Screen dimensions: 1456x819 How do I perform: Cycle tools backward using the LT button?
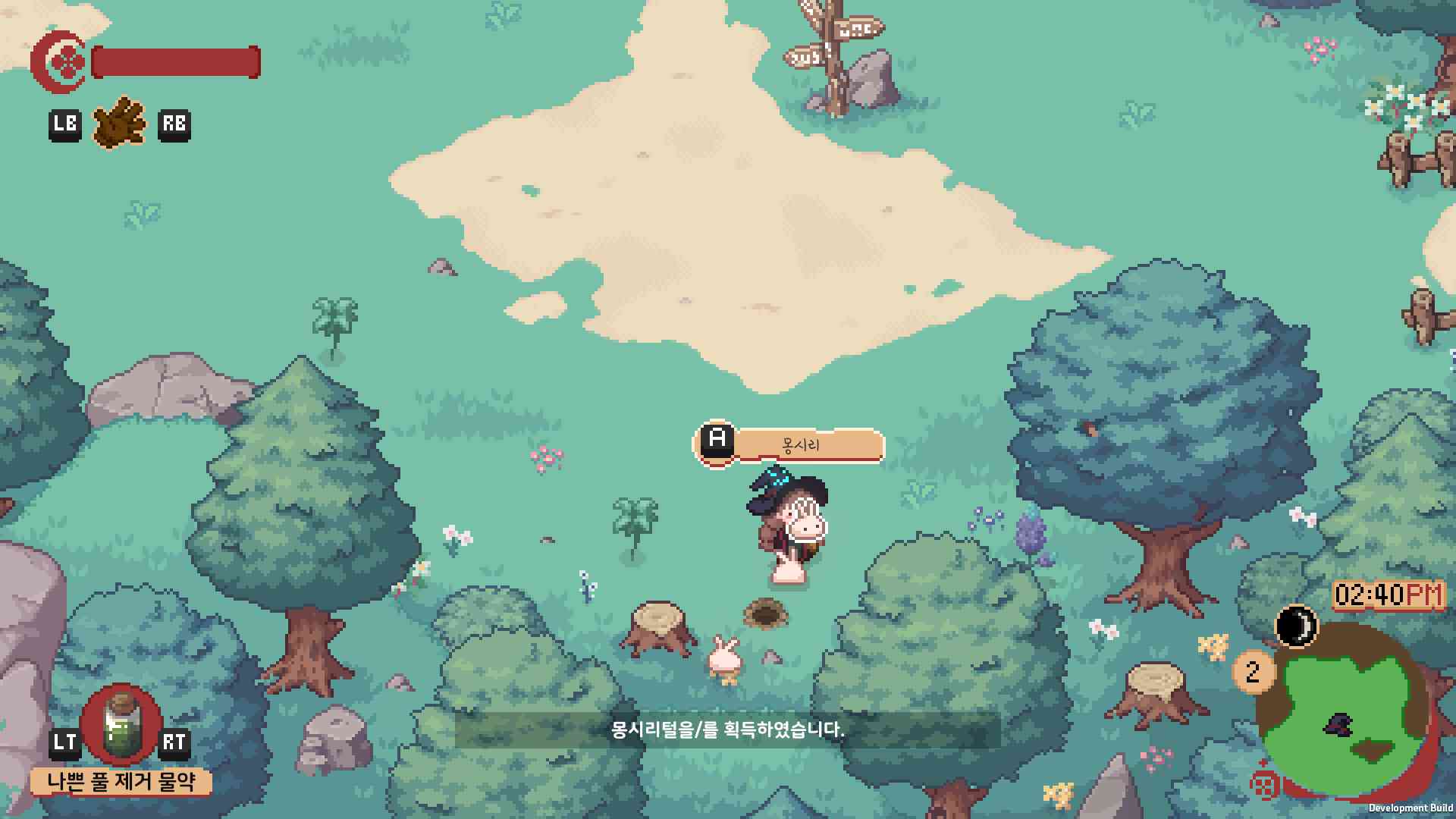[x=67, y=742]
